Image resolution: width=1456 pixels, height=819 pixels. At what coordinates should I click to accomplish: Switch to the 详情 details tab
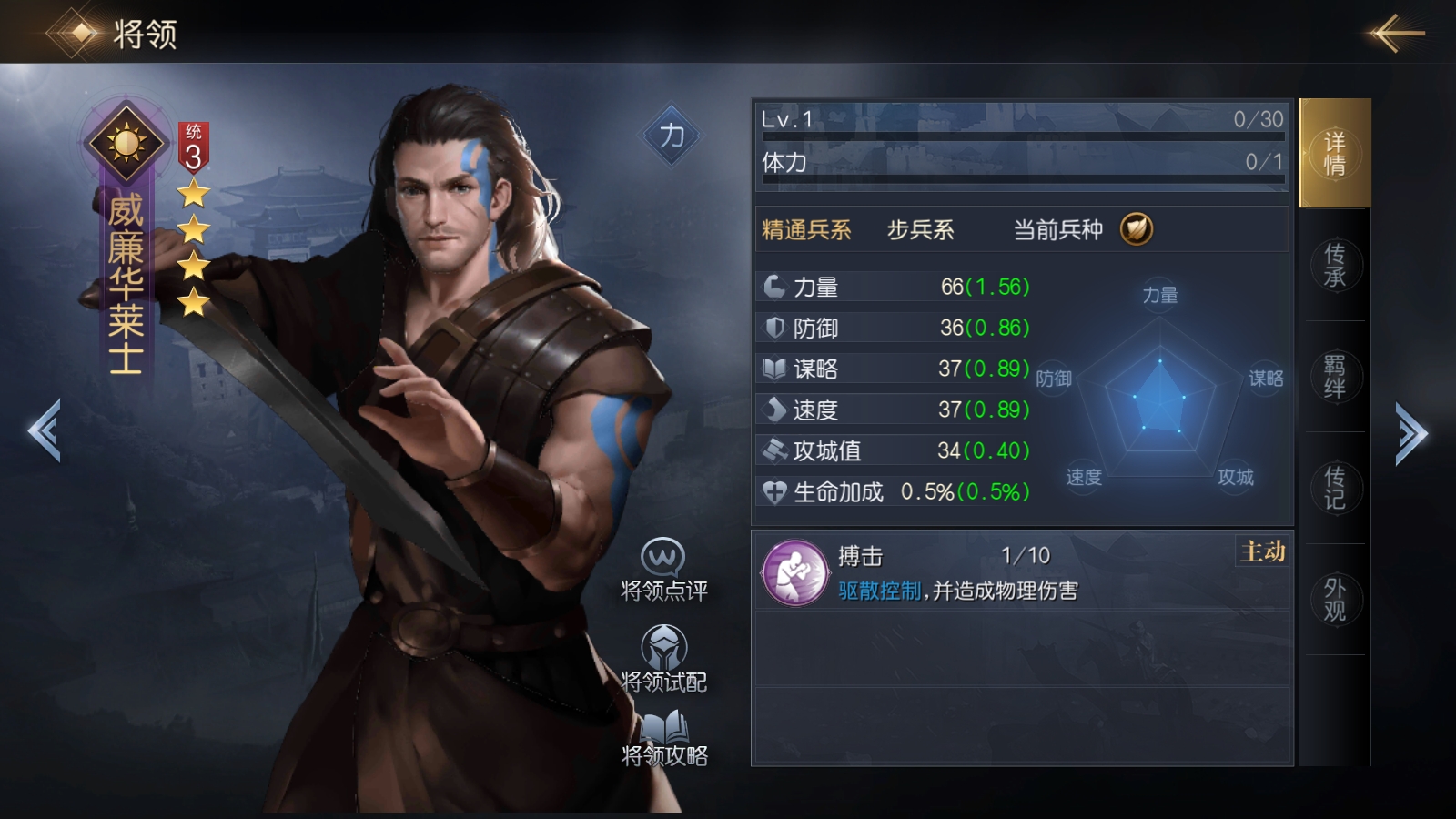(1334, 153)
